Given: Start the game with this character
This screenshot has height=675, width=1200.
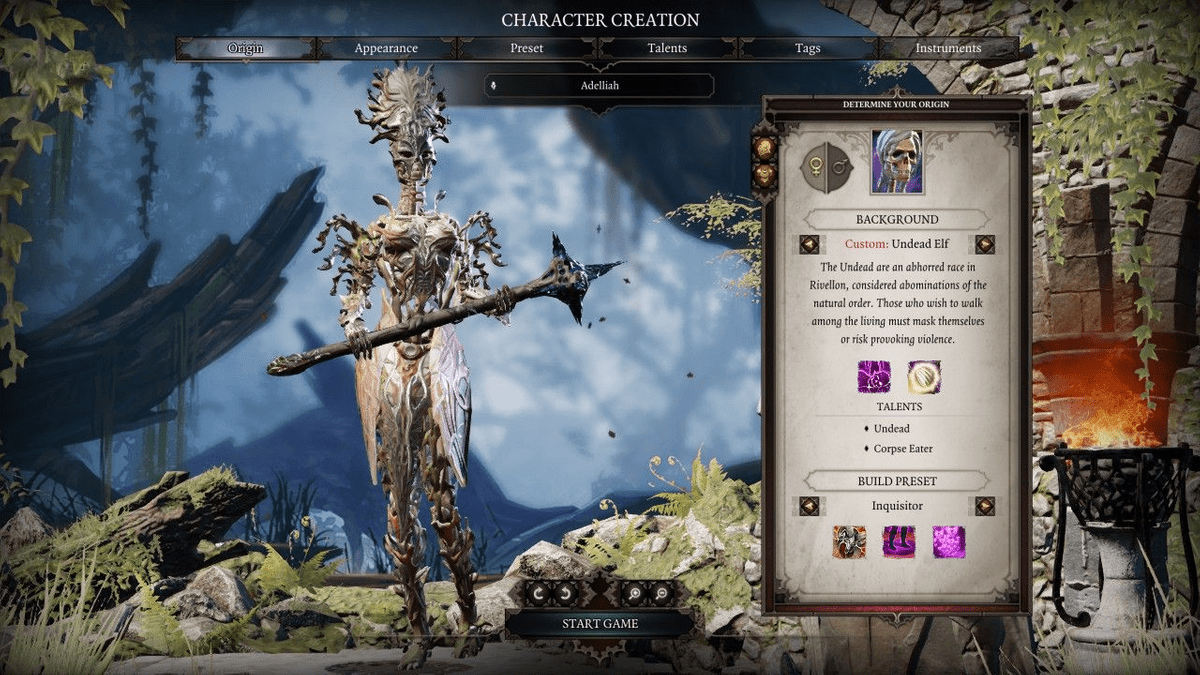Looking at the screenshot, I should pos(600,623).
